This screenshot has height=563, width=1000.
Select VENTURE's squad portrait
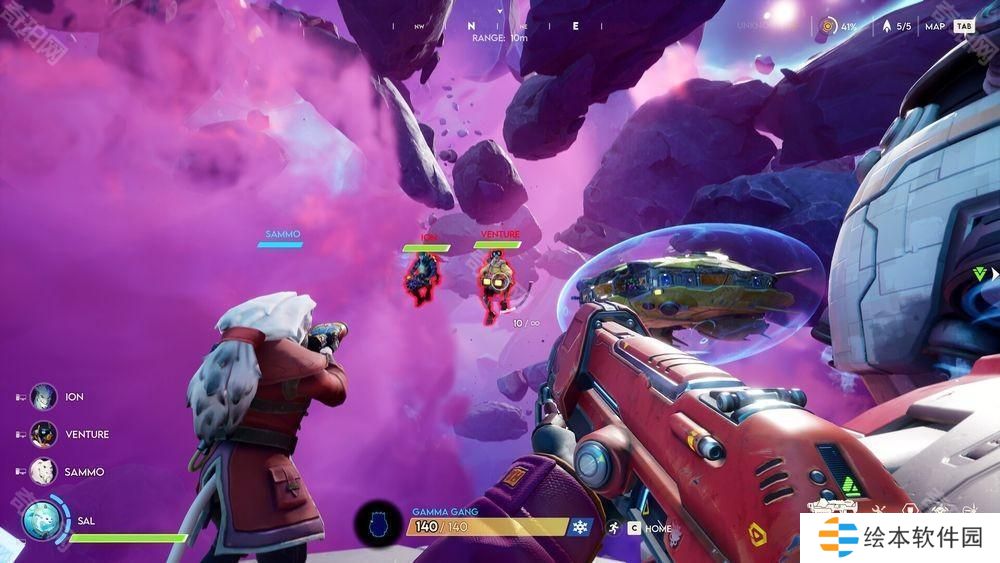[x=43, y=434]
